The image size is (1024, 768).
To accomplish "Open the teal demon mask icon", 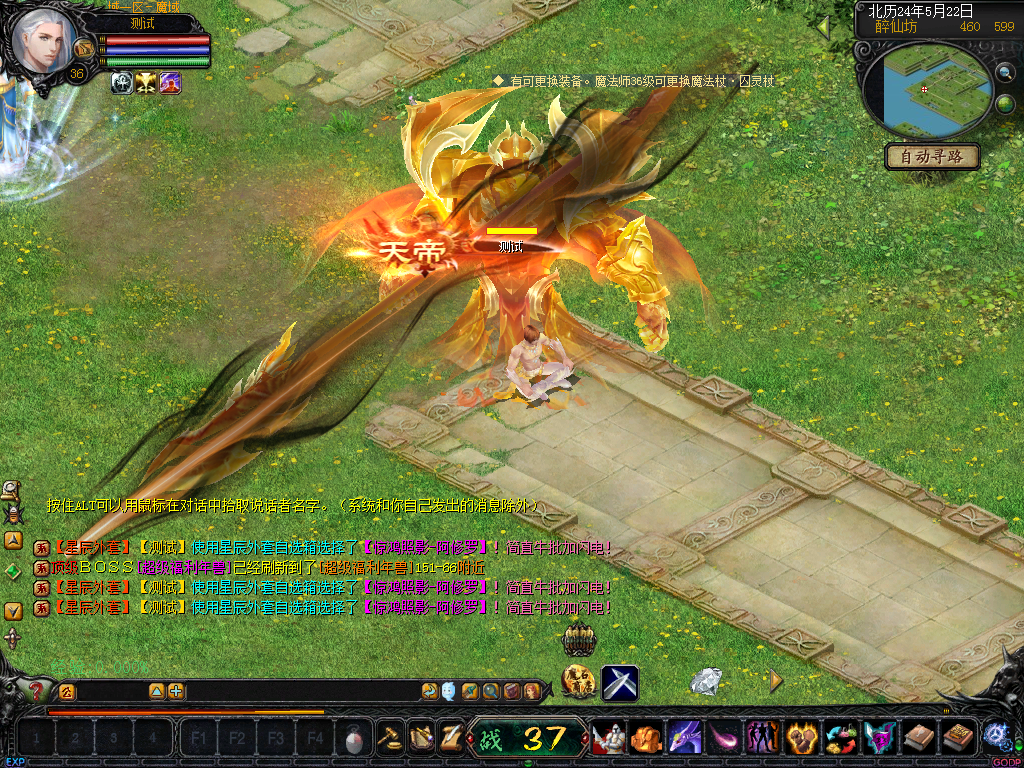I will (880, 738).
